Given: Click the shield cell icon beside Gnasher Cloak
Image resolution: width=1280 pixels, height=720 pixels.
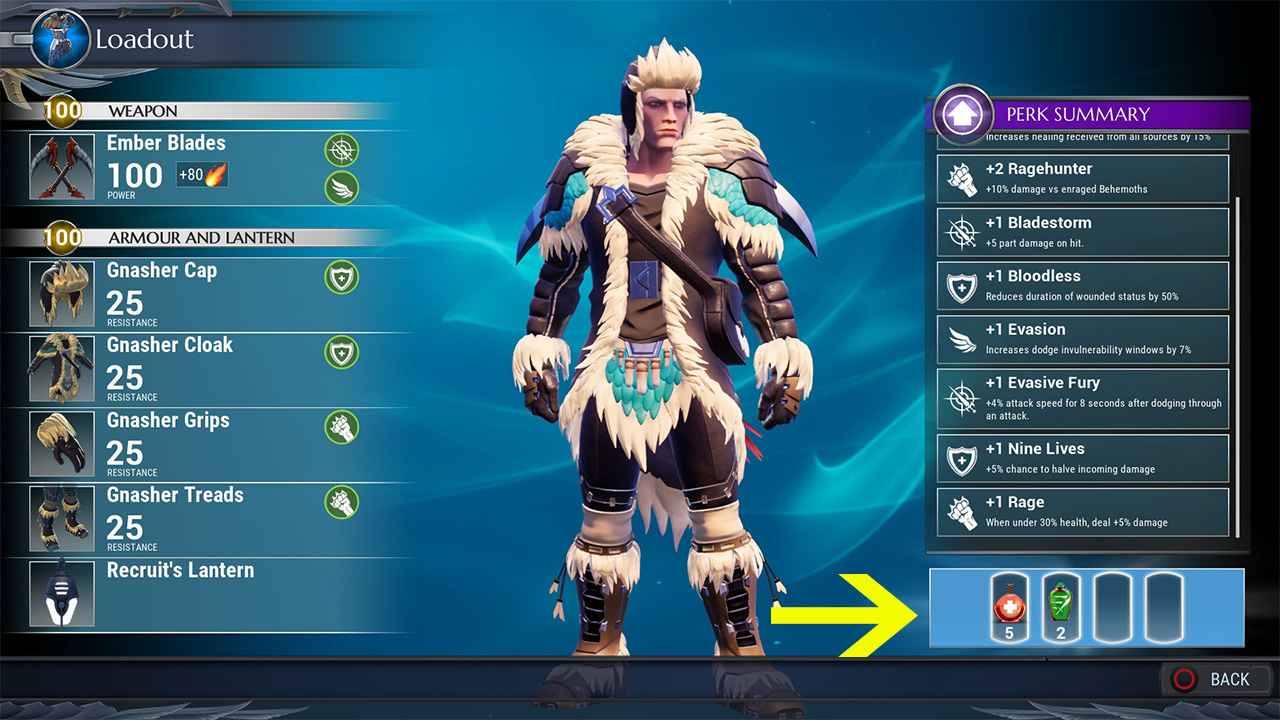Looking at the screenshot, I should (x=340, y=352).
